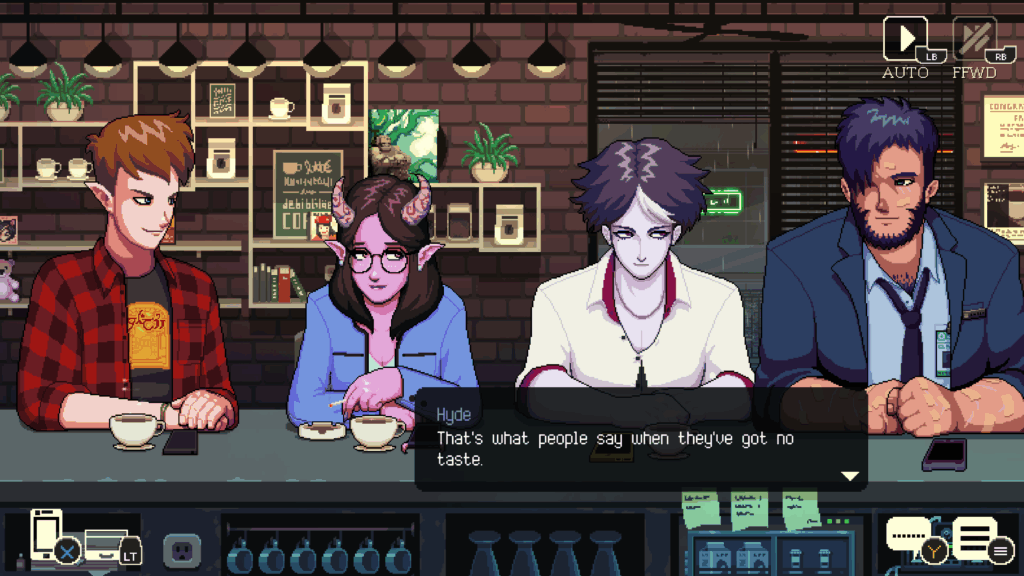Enable AUTO dialogue playback

pyautogui.click(x=905, y=41)
